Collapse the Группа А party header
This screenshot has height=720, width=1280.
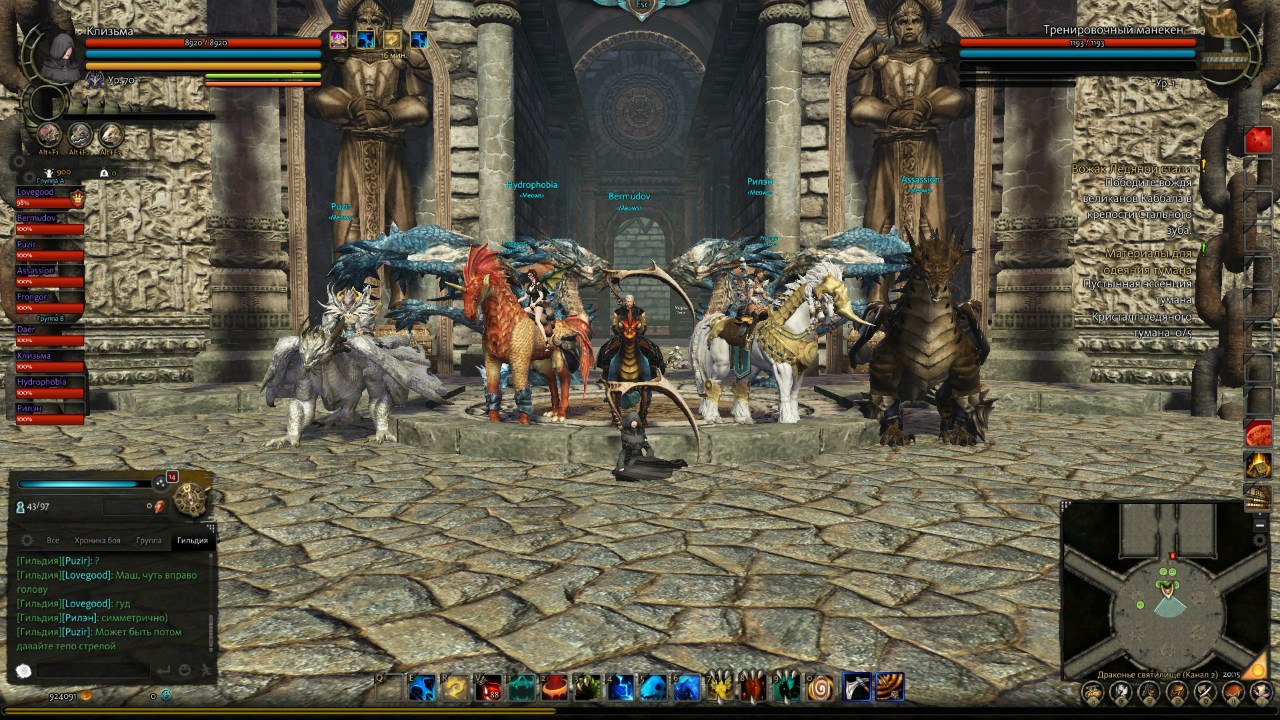coord(50,182)
